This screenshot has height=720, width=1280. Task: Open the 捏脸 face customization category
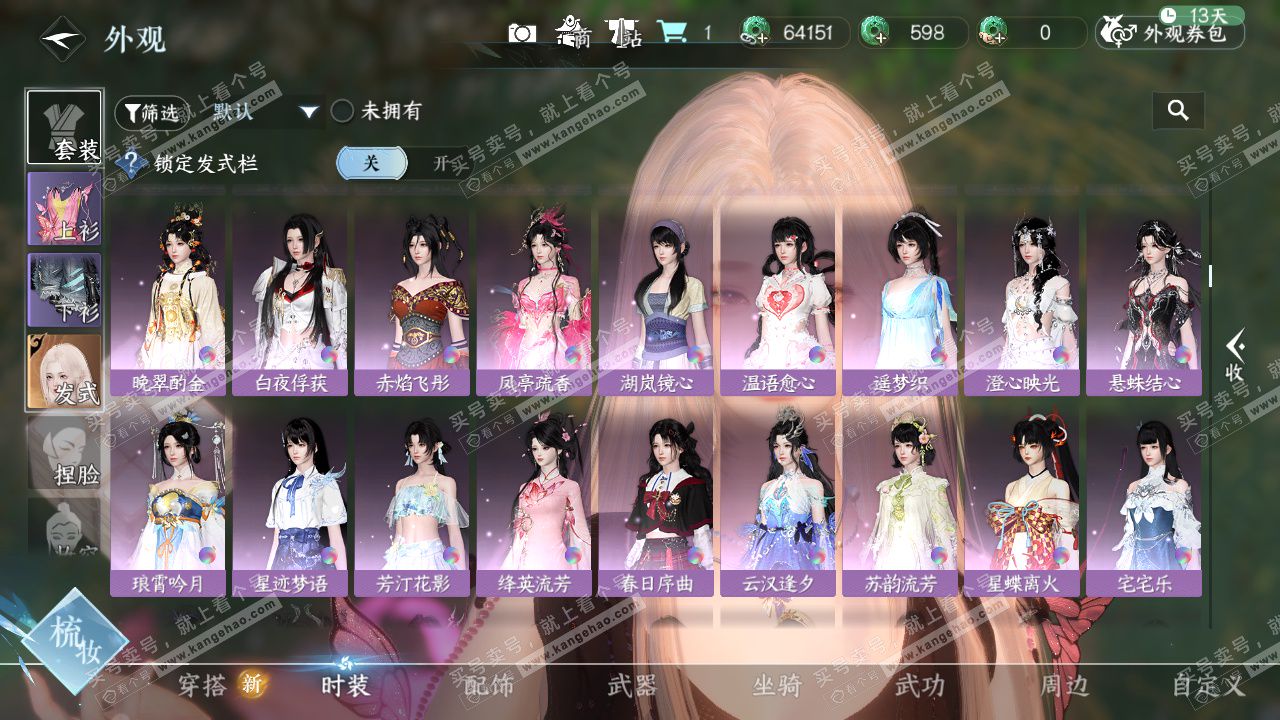(x=64, y=453)
